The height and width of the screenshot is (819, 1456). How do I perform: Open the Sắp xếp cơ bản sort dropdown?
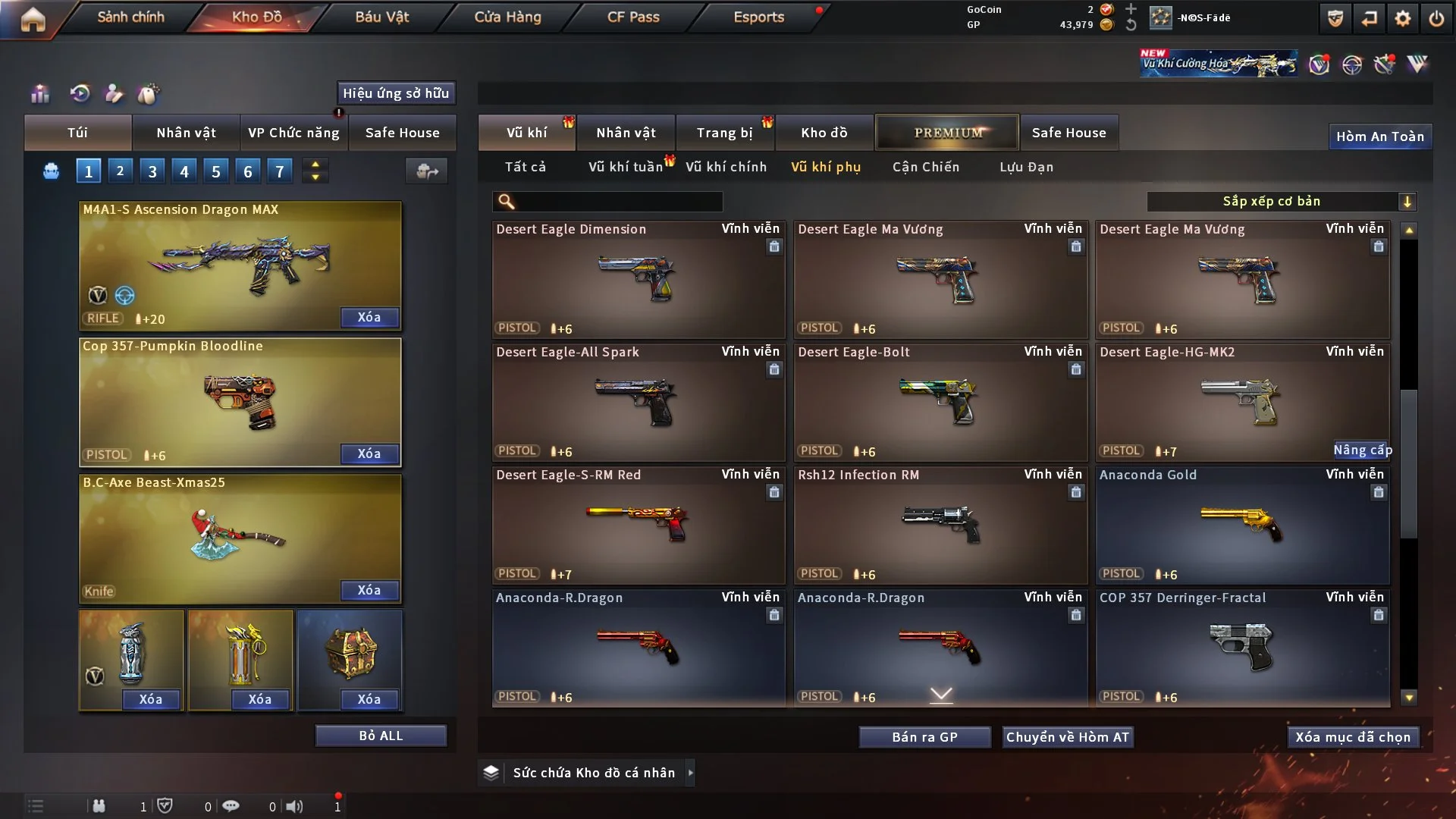pyautogui.click(x=1281, y=201)
